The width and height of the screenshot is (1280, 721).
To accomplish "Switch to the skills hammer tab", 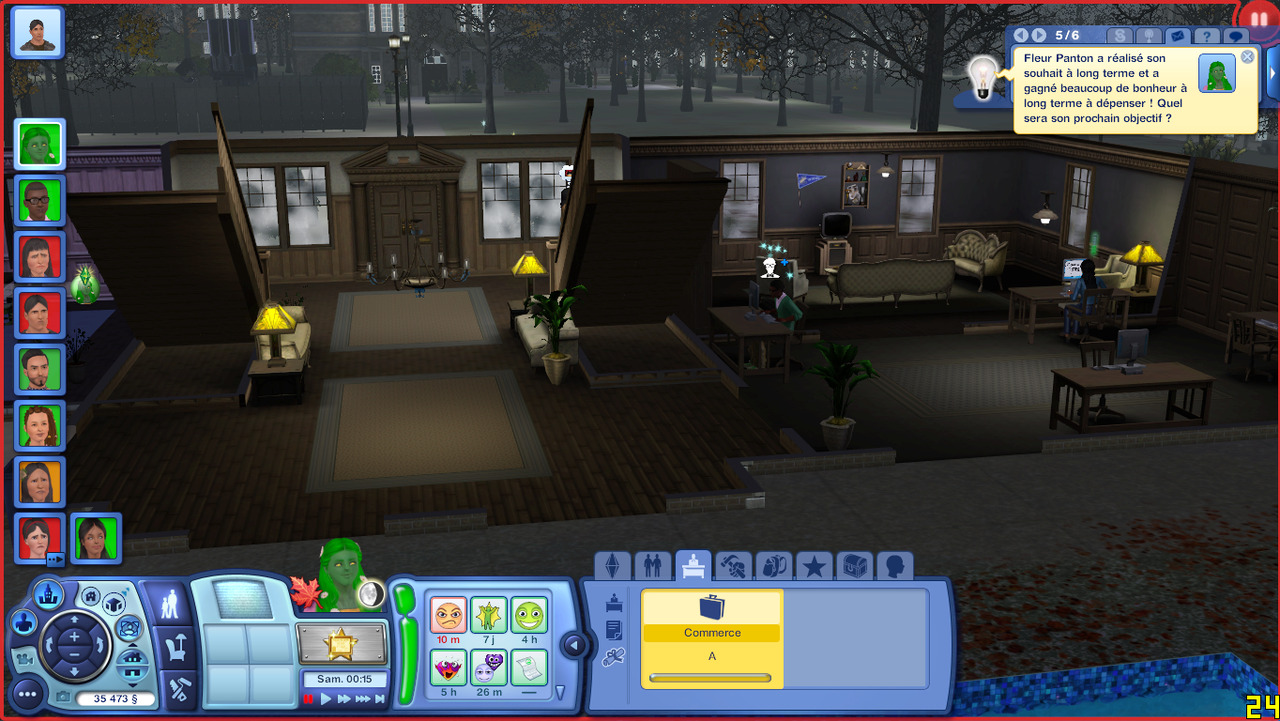I will click(x=734, y=566).
